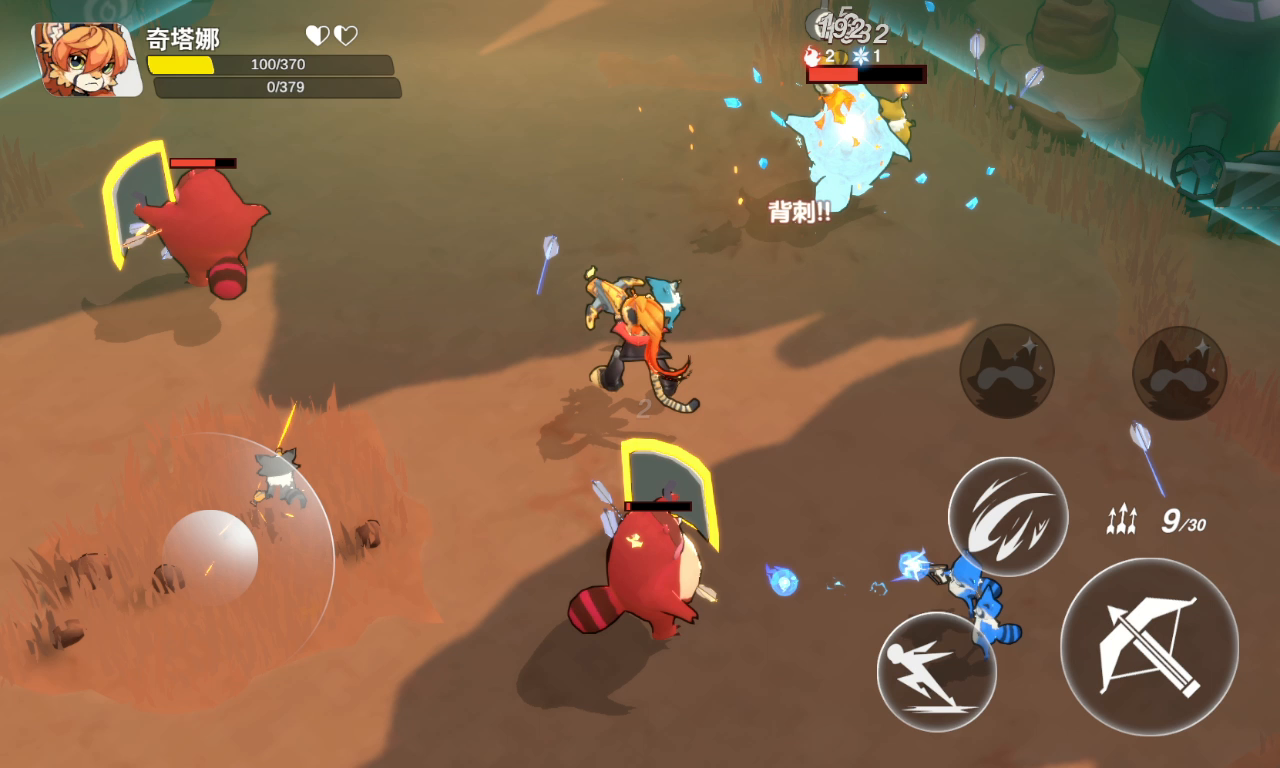Fire the crossbow attack button
The height and width of the screenshot is (768, 1280).
point(1149,647)
